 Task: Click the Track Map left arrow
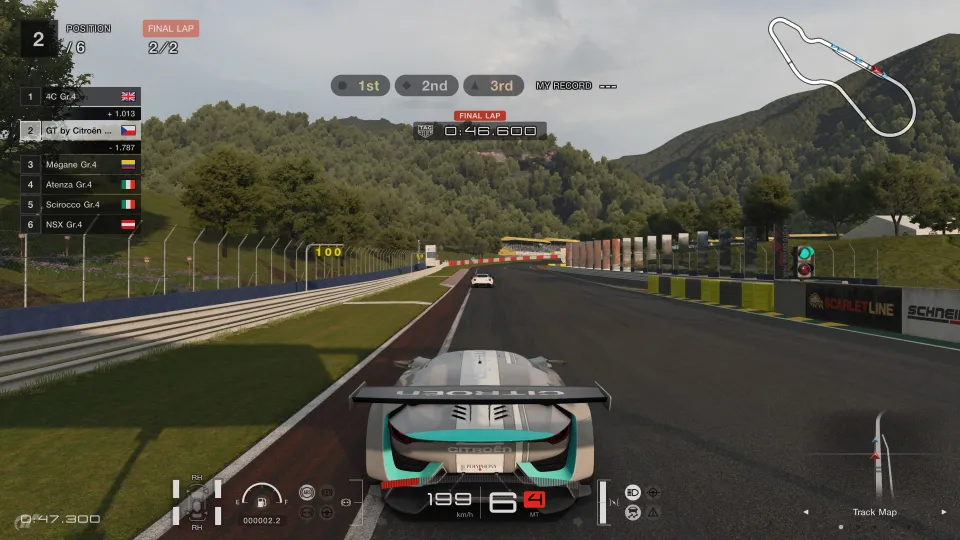tap(807, 512)
